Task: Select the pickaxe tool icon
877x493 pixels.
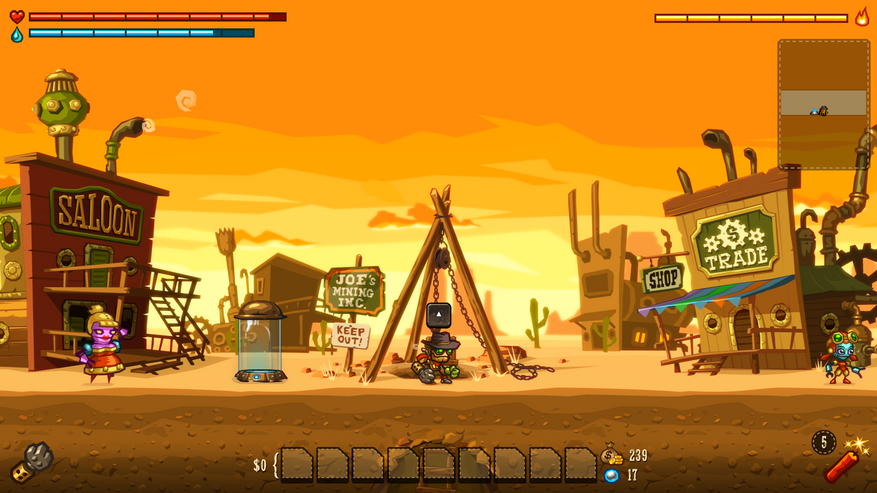Action: pyautogui.click(x=31, y=462)
